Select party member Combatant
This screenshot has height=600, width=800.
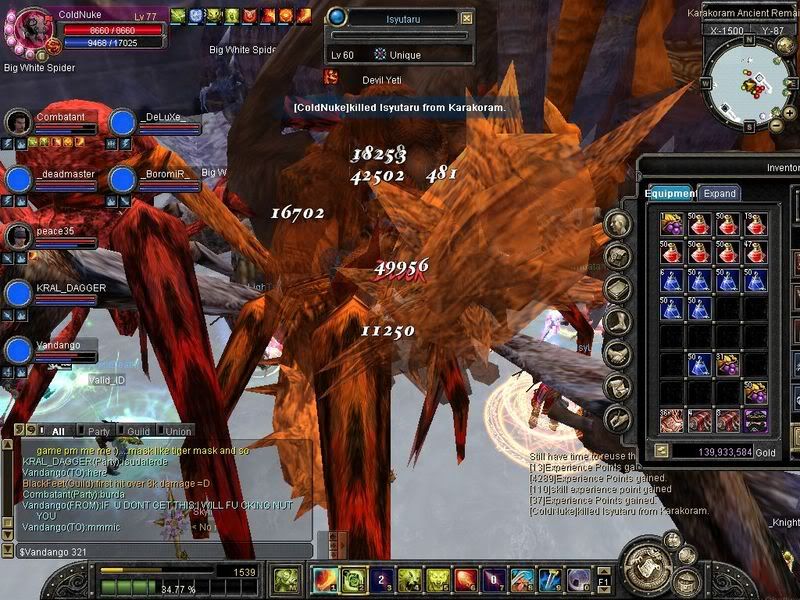19,122
